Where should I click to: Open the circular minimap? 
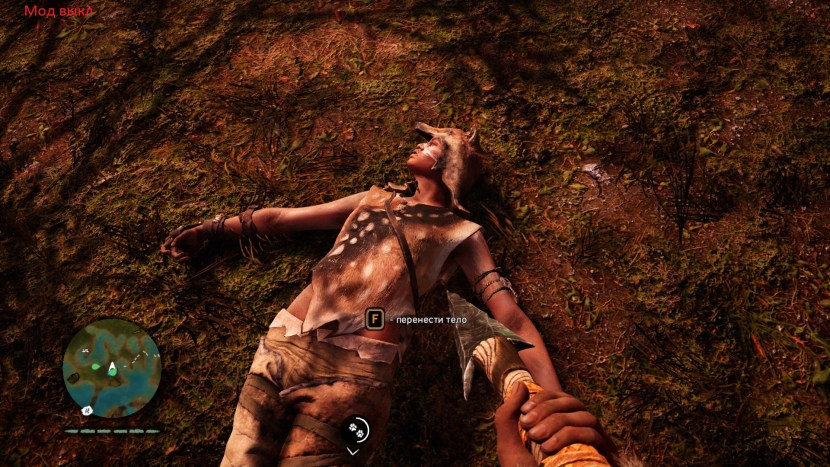(x=111, y=368)
